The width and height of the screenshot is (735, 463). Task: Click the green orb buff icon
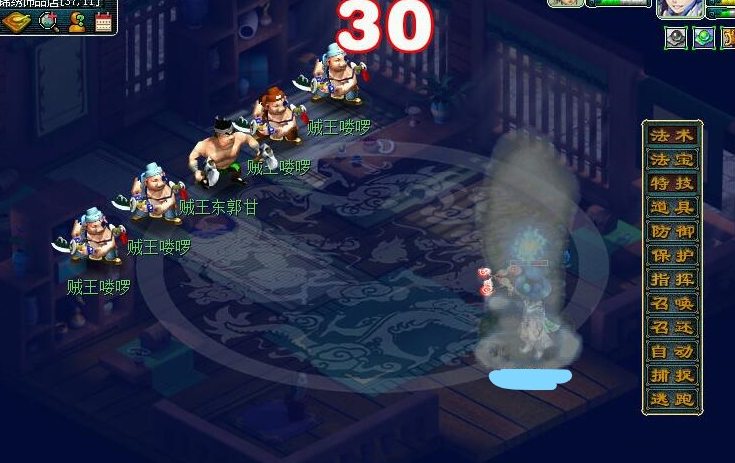click(704, 38)
